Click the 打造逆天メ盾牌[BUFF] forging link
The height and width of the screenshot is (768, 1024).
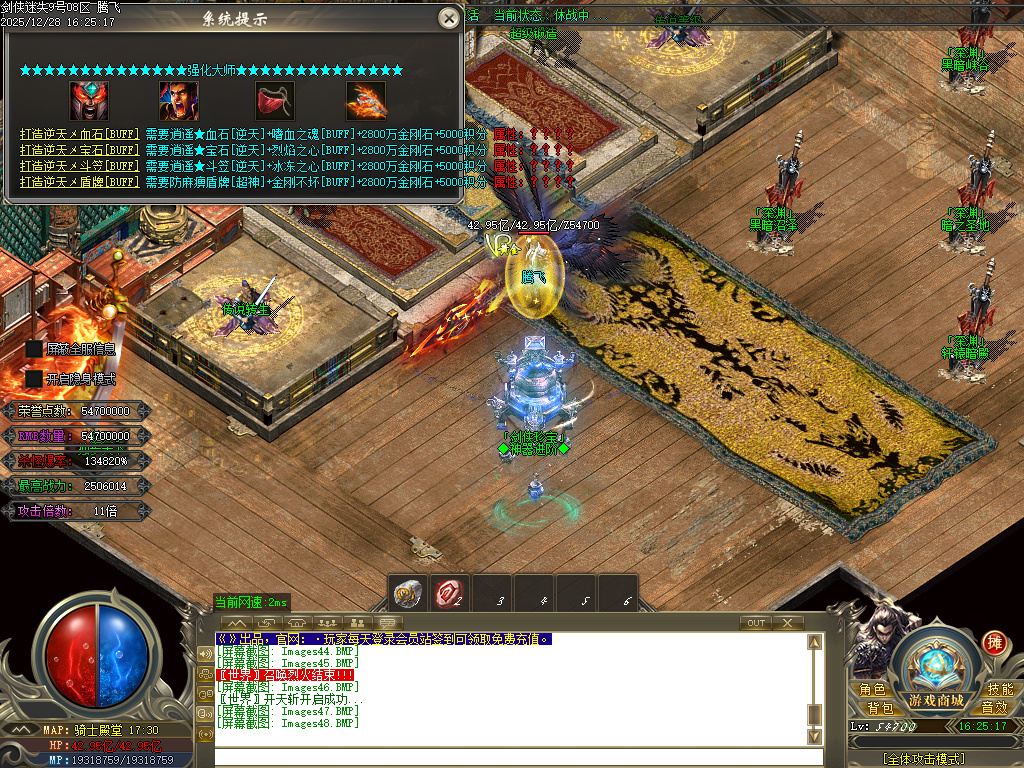79,182
